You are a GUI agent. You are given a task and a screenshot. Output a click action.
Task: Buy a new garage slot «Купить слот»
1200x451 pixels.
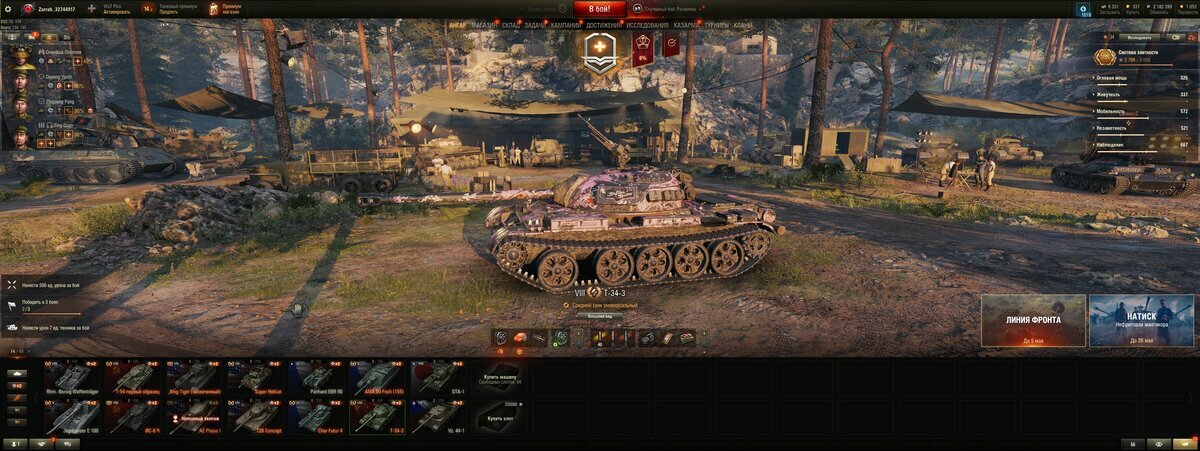501,417
